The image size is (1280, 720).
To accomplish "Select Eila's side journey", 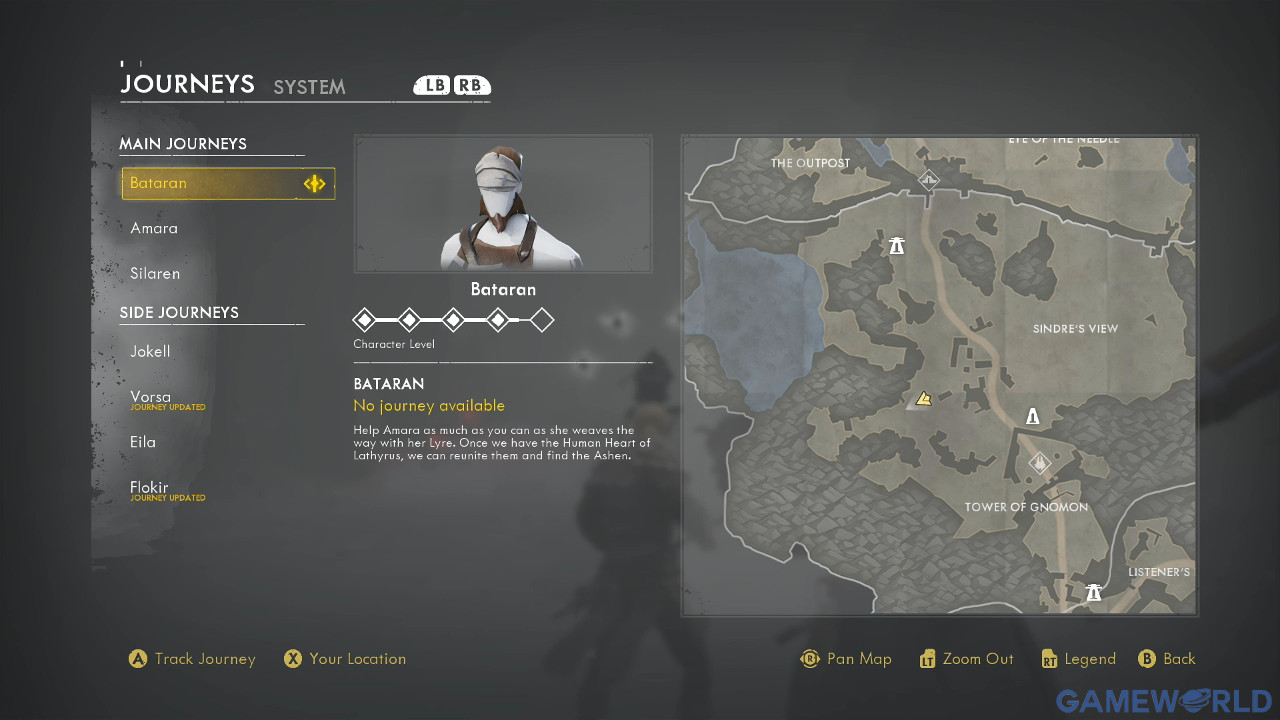I will [x=143, y=442].
